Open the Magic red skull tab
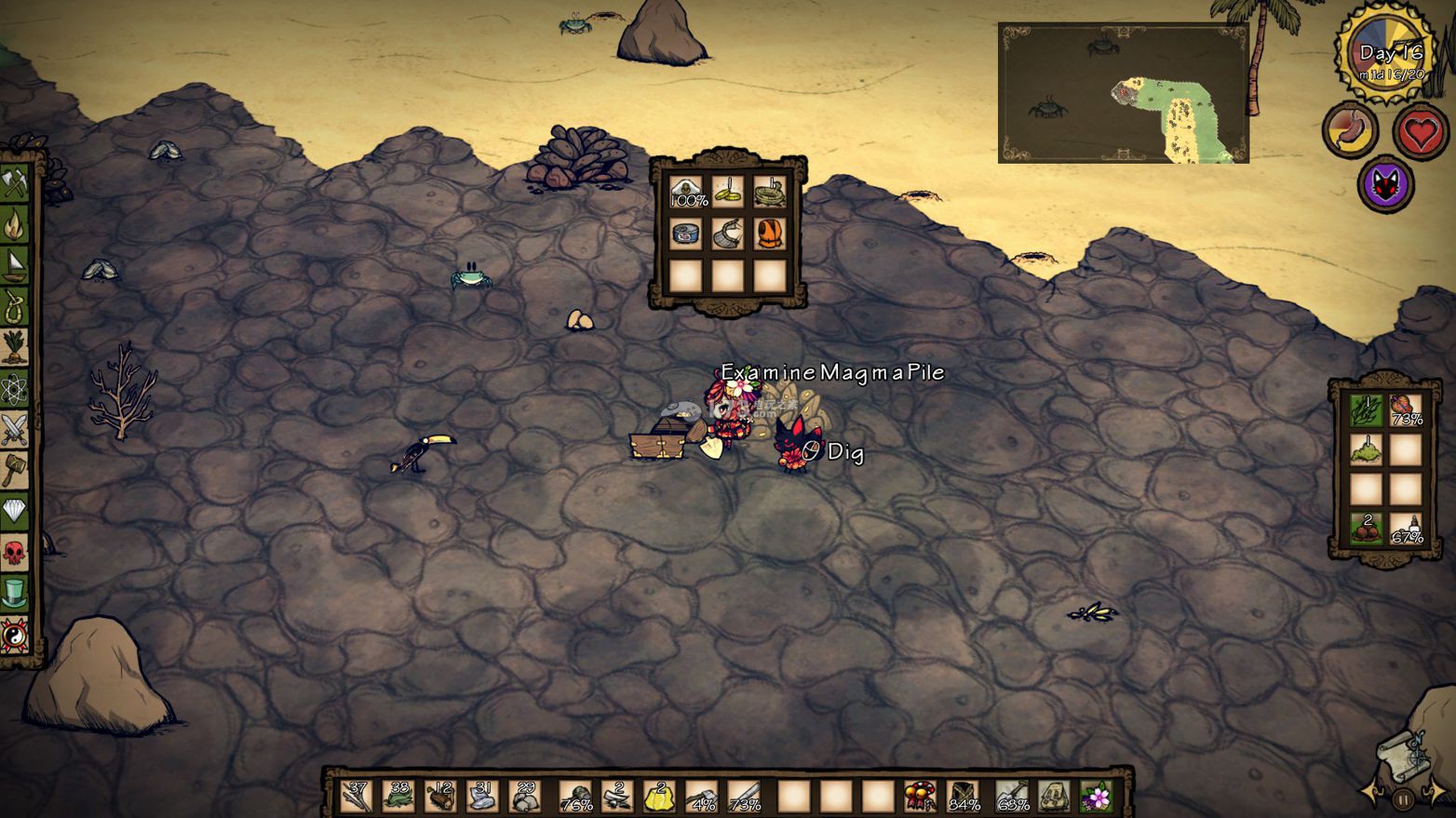This screenshot has height=818, width=1456. [16, 553]
